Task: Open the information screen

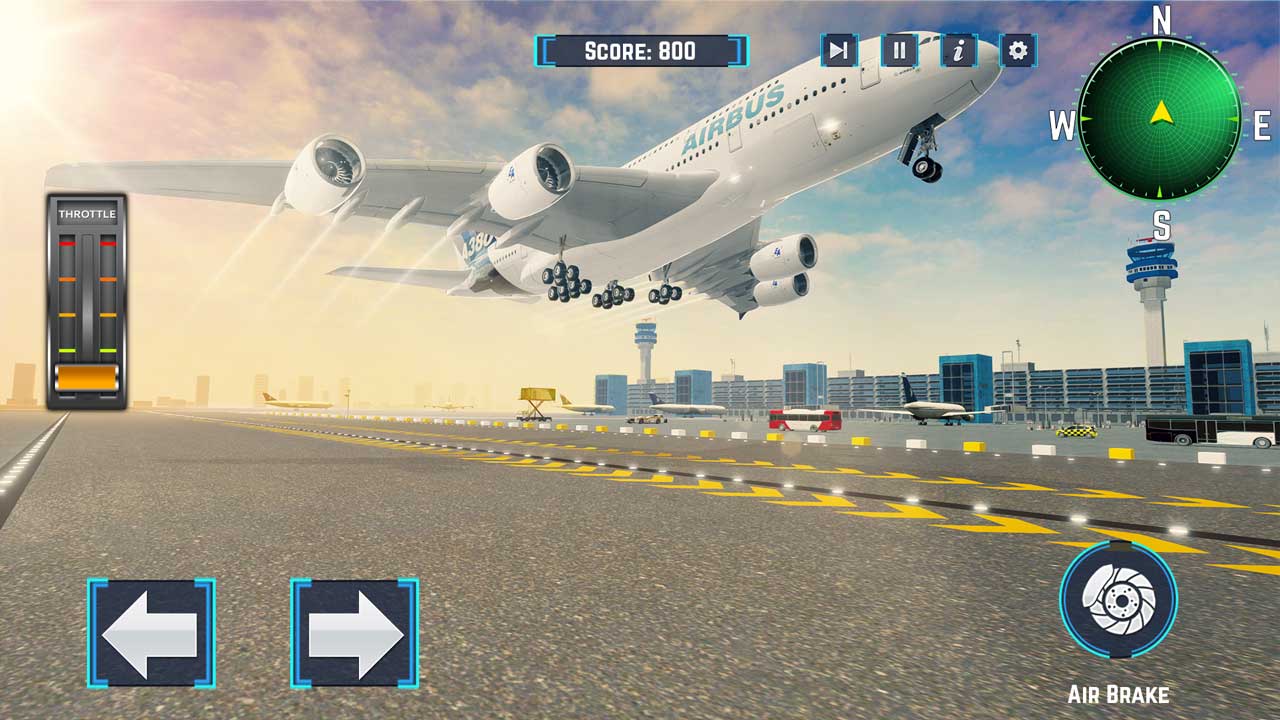Action: coord(958,50)
